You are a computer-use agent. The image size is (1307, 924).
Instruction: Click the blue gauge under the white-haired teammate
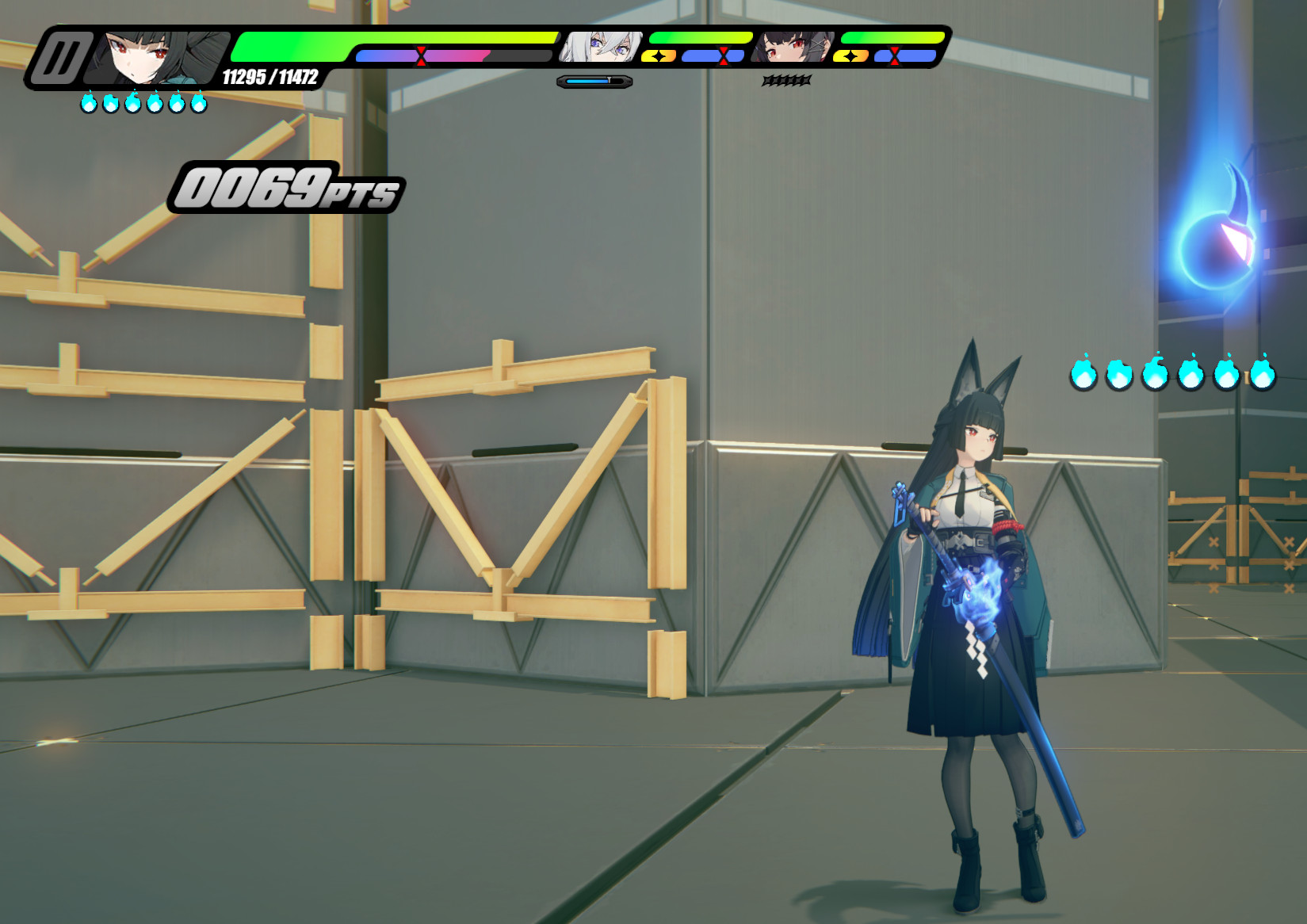pos(593,79)
